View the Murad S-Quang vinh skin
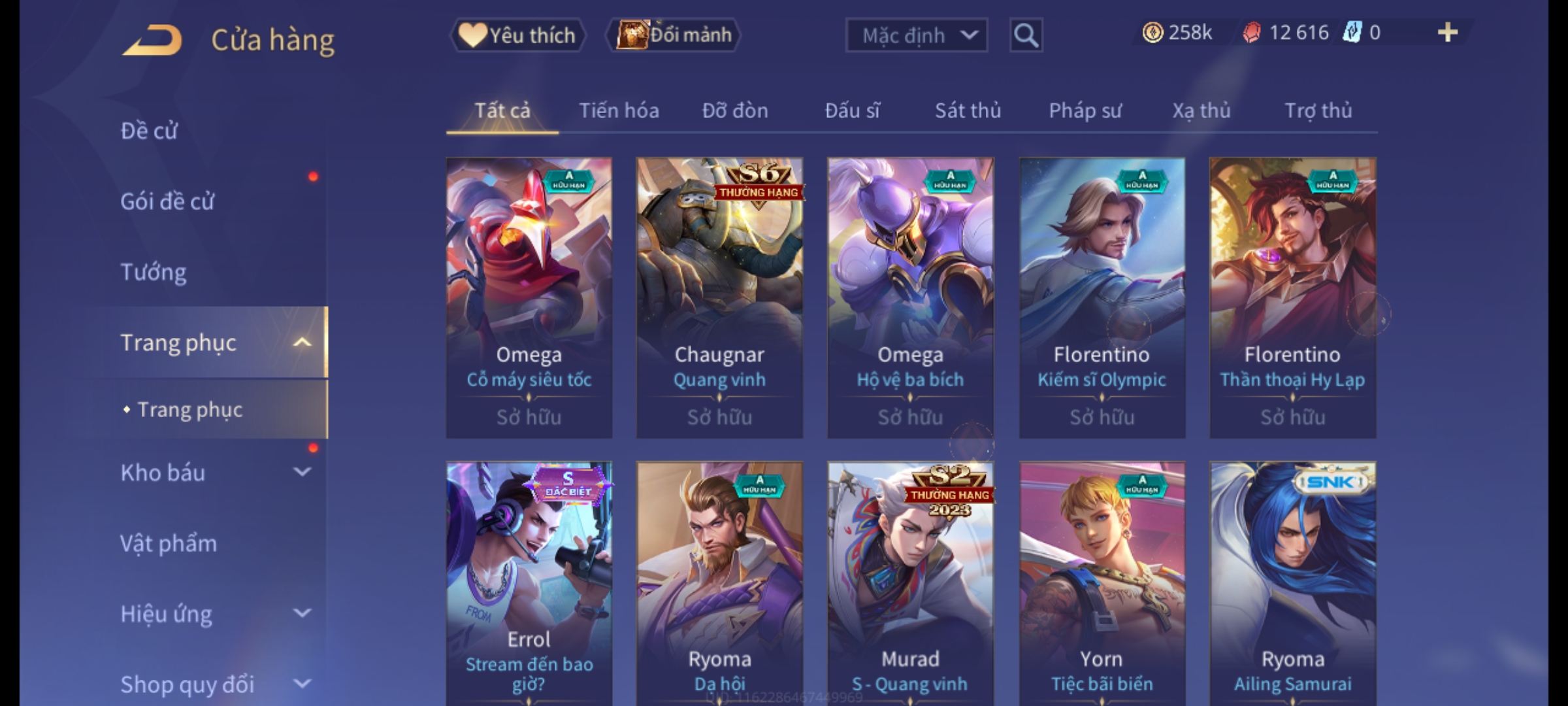 click(910, 583)
